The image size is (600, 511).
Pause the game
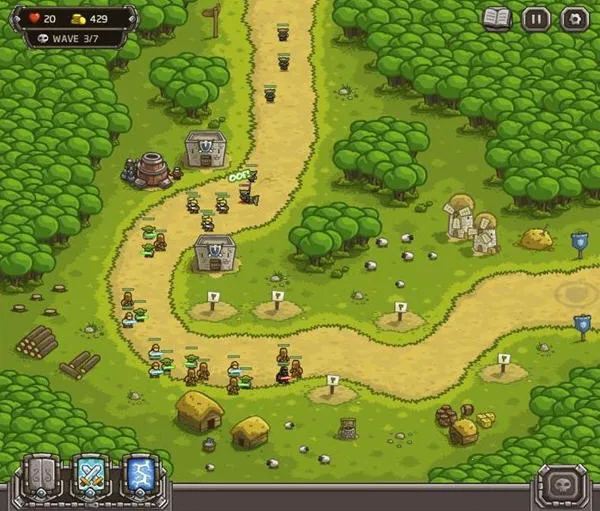[x=536, y=18]
